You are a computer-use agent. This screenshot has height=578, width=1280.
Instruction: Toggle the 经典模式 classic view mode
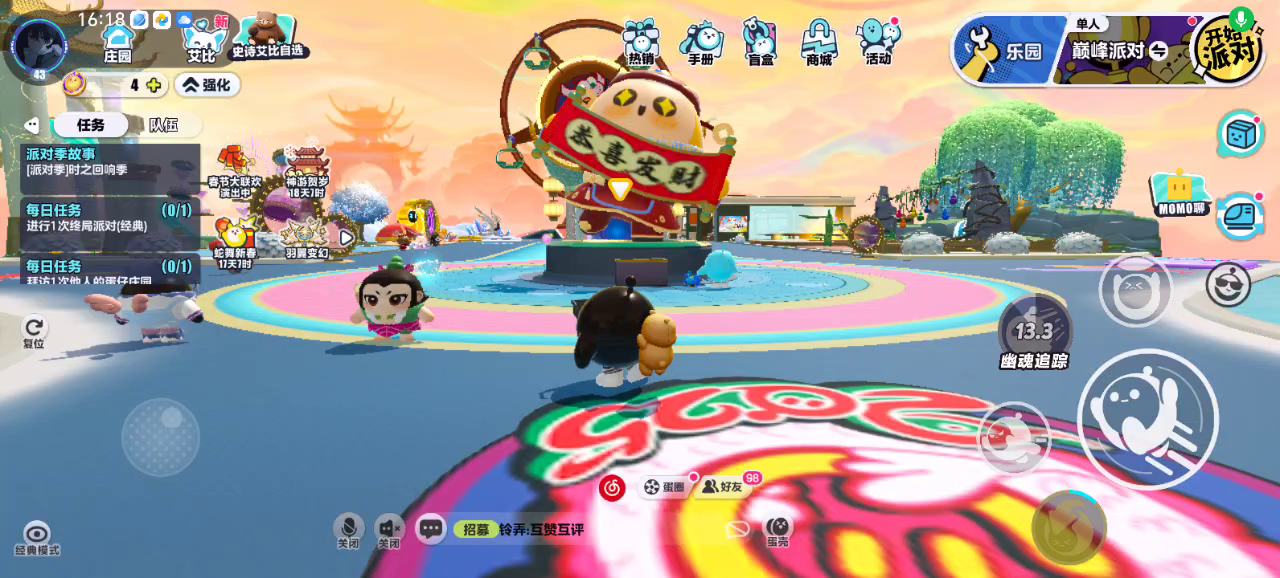point(37,538)
